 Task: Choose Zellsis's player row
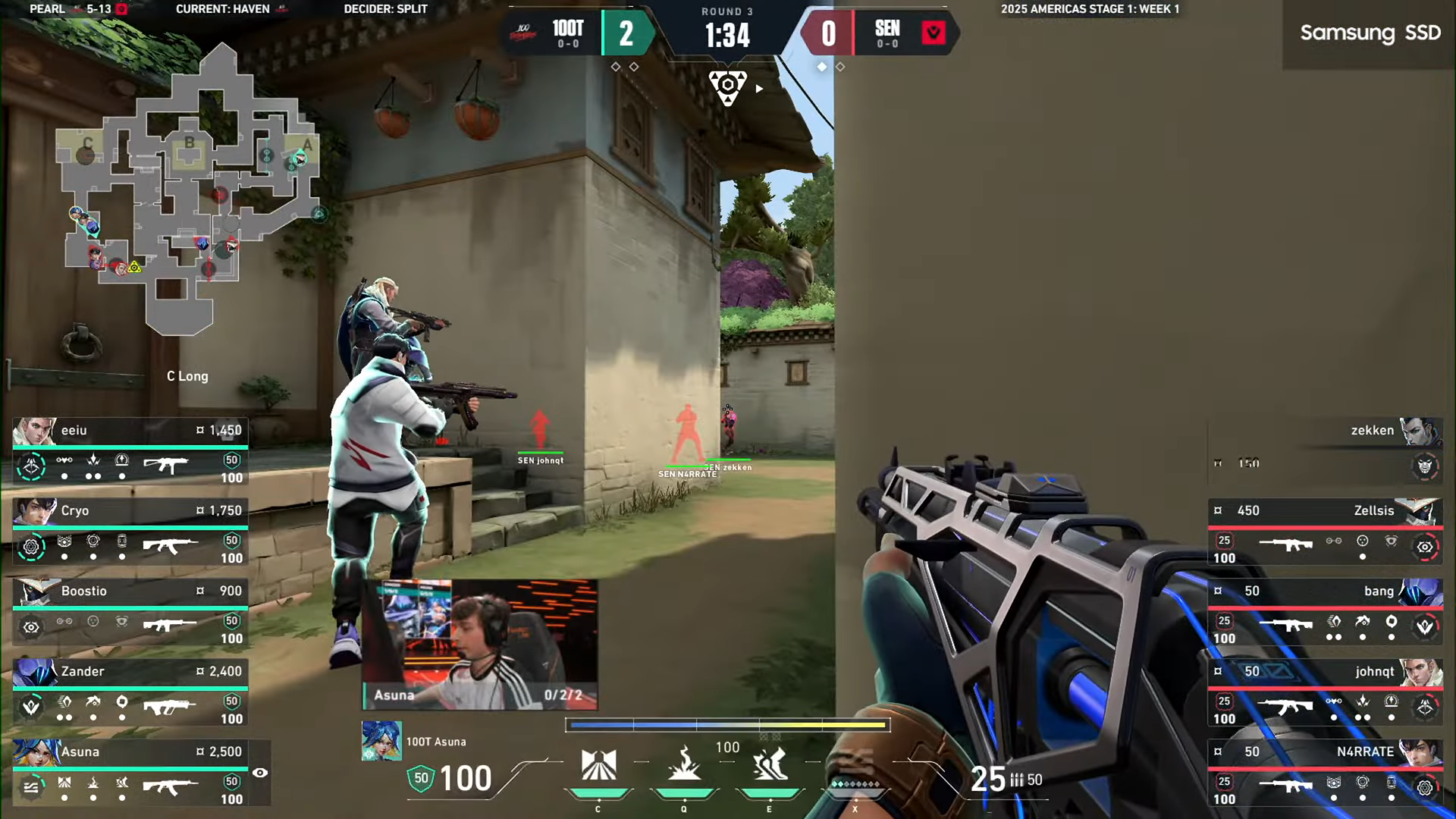point(1325,533)
